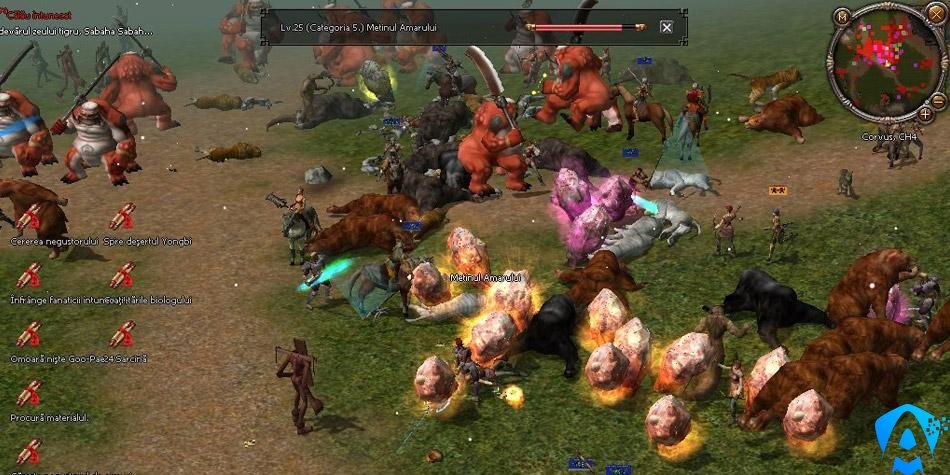
Task: Open the Cererea negustorului quest scroll
Action: point(29,217)
